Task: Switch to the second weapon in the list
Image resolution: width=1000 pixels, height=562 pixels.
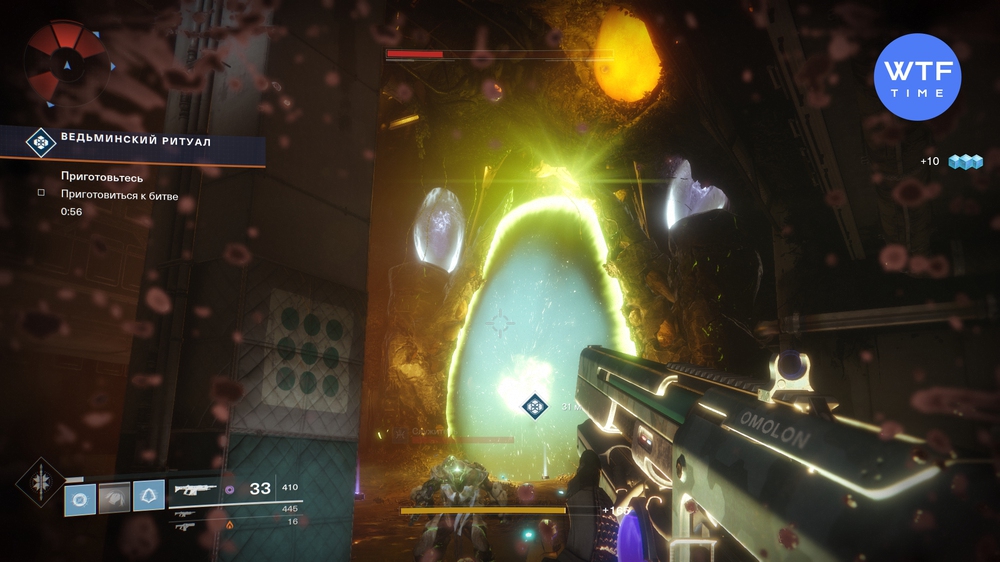Action: coord(186,510)
